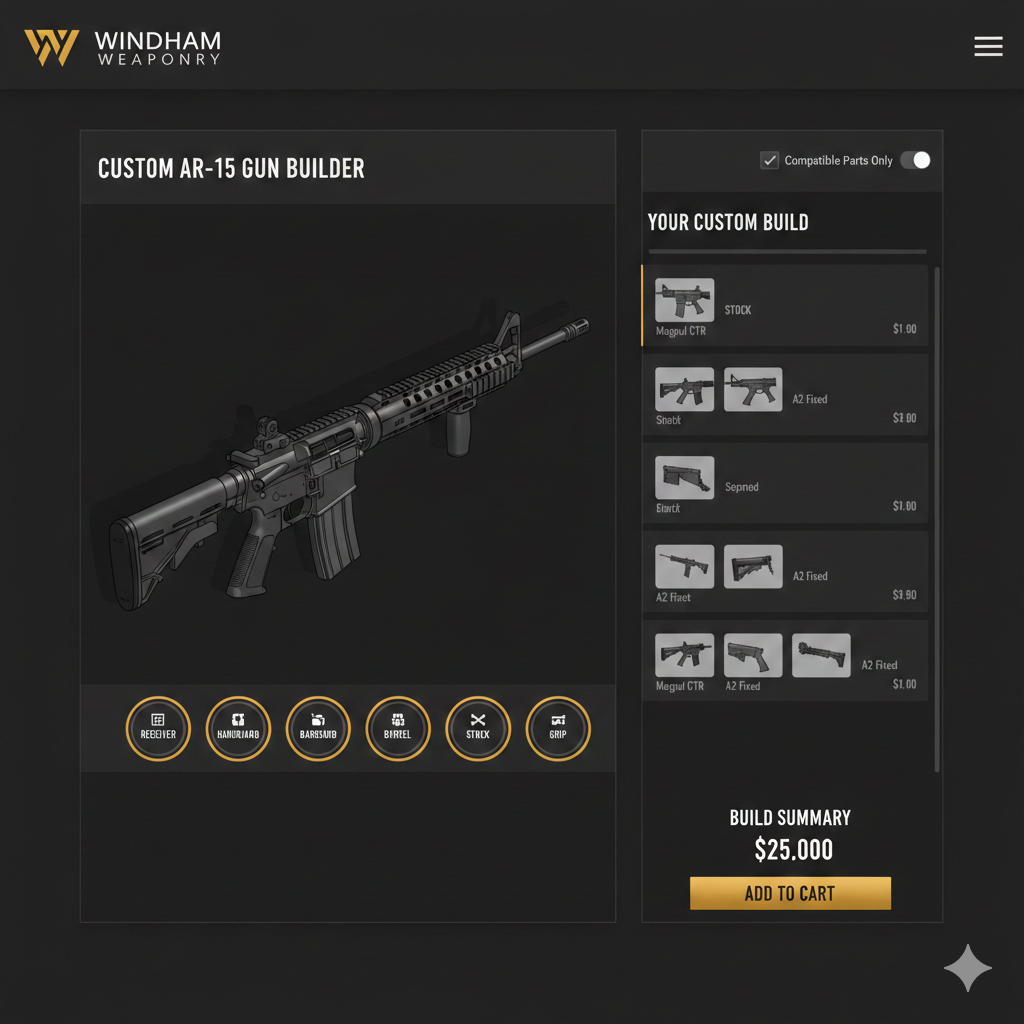Screen dimensions: 1024x1024
Task: Add the custom build to cart
Action: coord(790,893)
